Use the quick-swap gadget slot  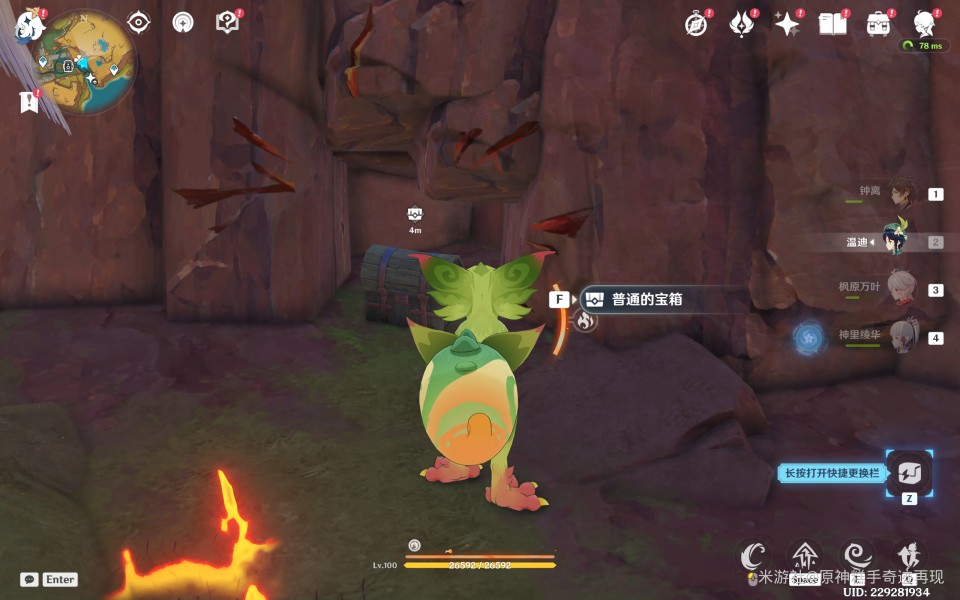pos(909,473)
